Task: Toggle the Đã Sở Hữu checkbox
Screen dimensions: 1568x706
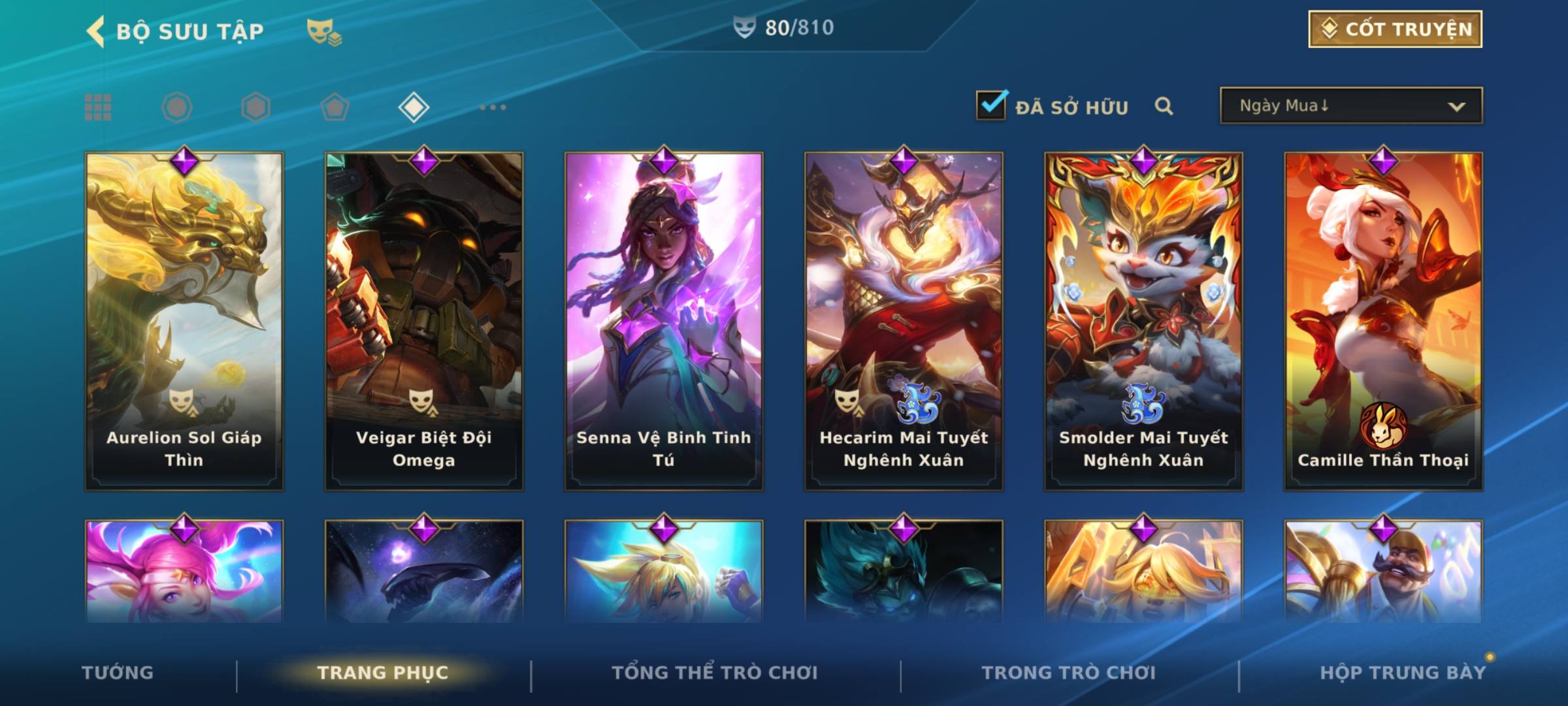Action: coord(991,105)
